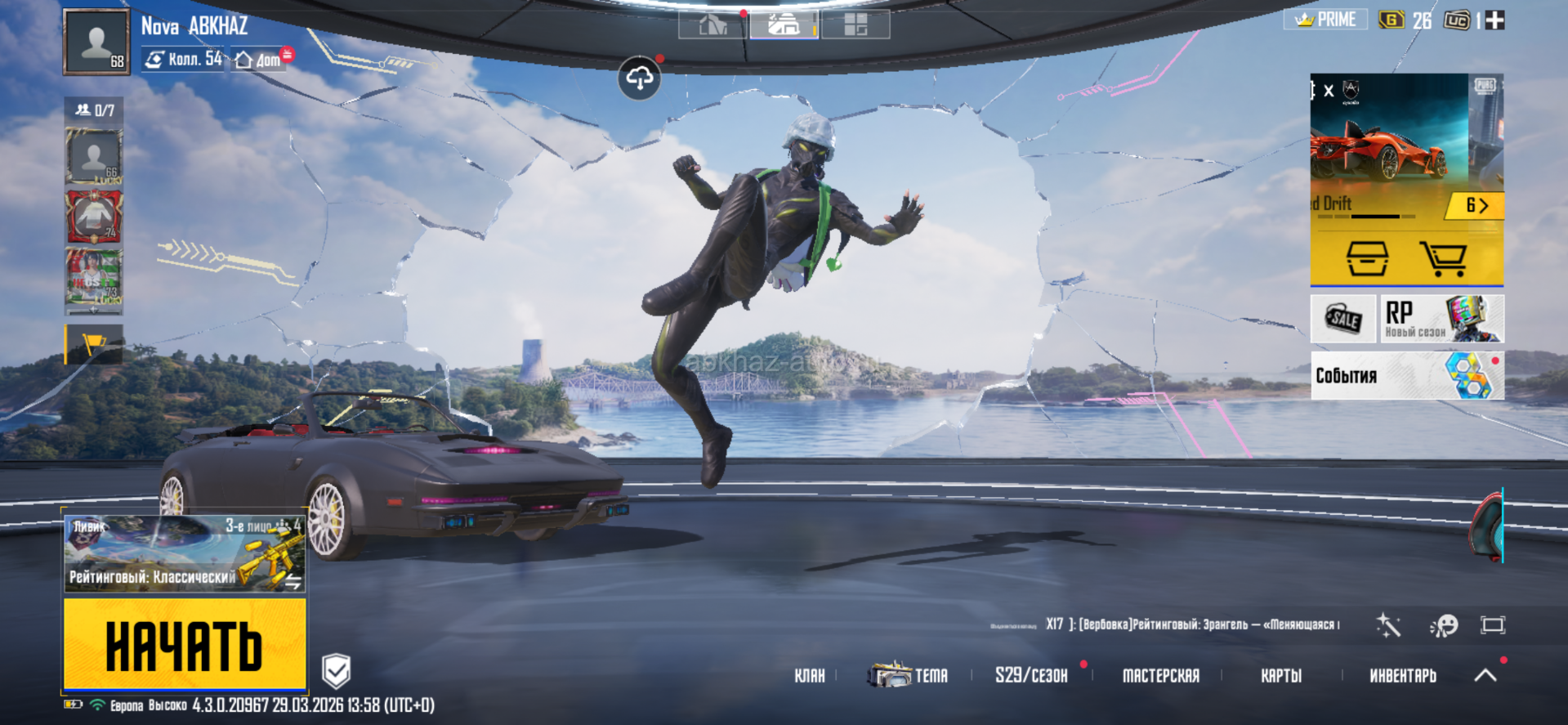Open the PRIME subscription badge

tap(1325, 20)
